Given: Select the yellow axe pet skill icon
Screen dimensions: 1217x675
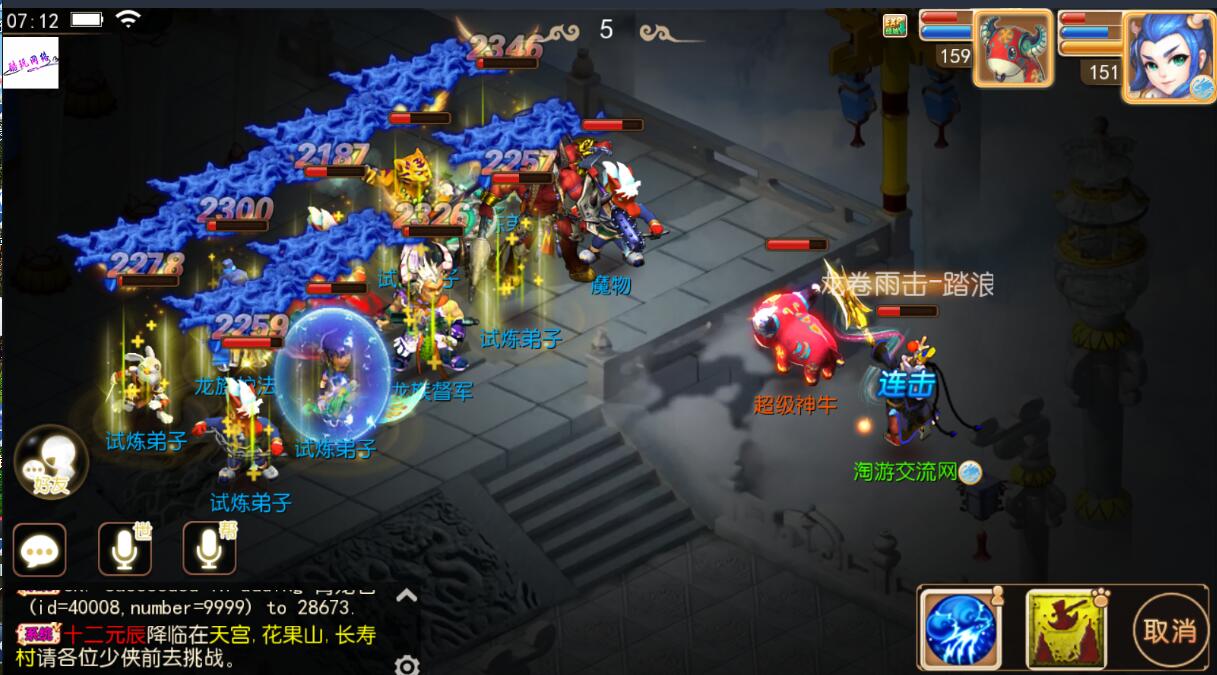Looking at the screenshot, I should point(1066,630).
